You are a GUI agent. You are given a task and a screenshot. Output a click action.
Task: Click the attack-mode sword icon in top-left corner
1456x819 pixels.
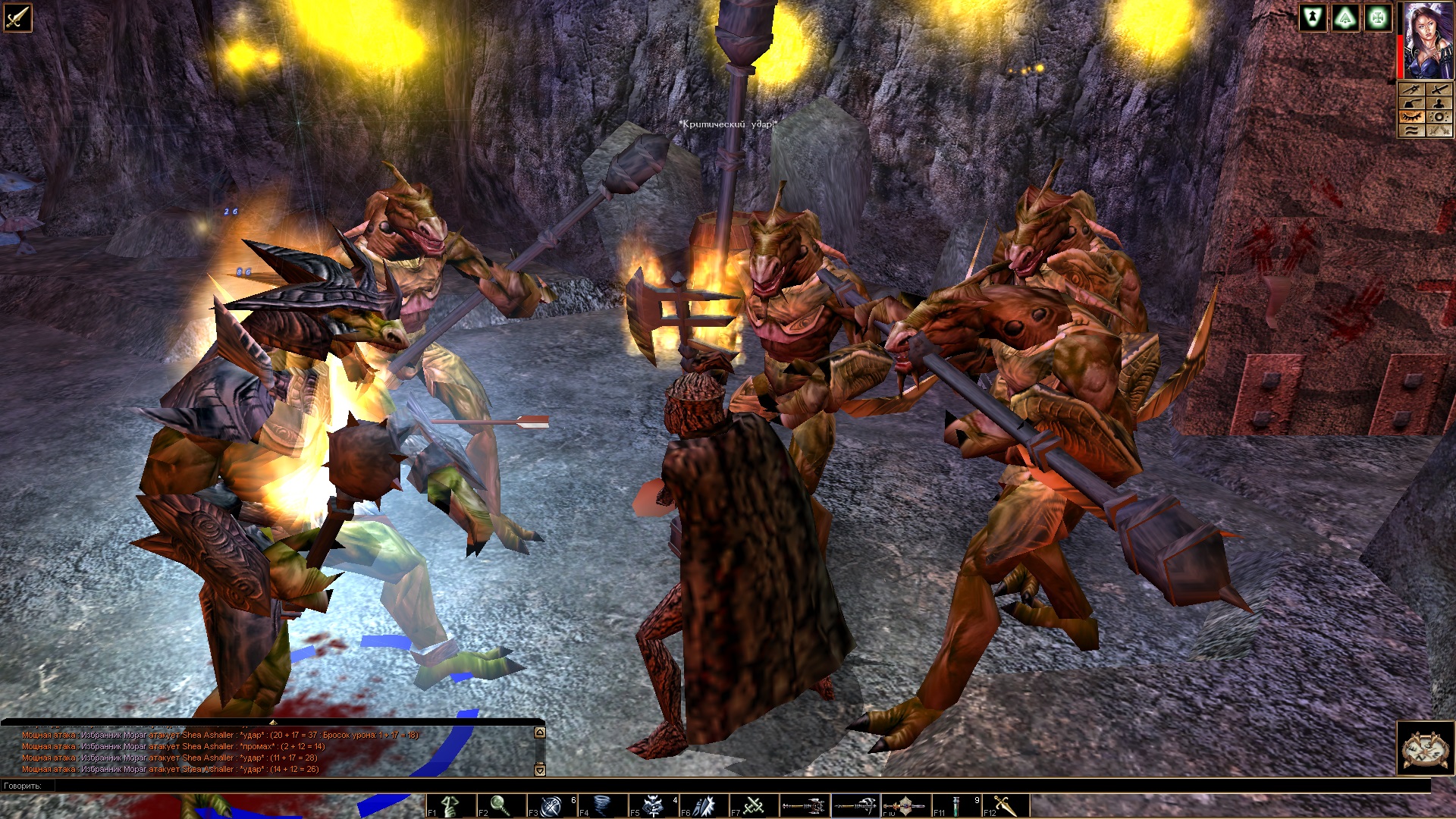coord(17,17)
